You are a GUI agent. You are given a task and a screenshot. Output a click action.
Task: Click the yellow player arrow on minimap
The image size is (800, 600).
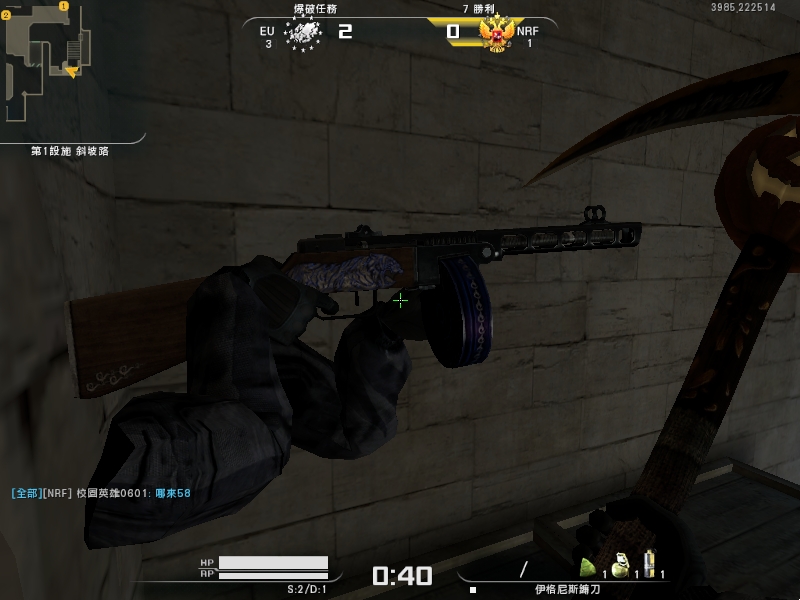pyautogui.click(x=71, y=72)
